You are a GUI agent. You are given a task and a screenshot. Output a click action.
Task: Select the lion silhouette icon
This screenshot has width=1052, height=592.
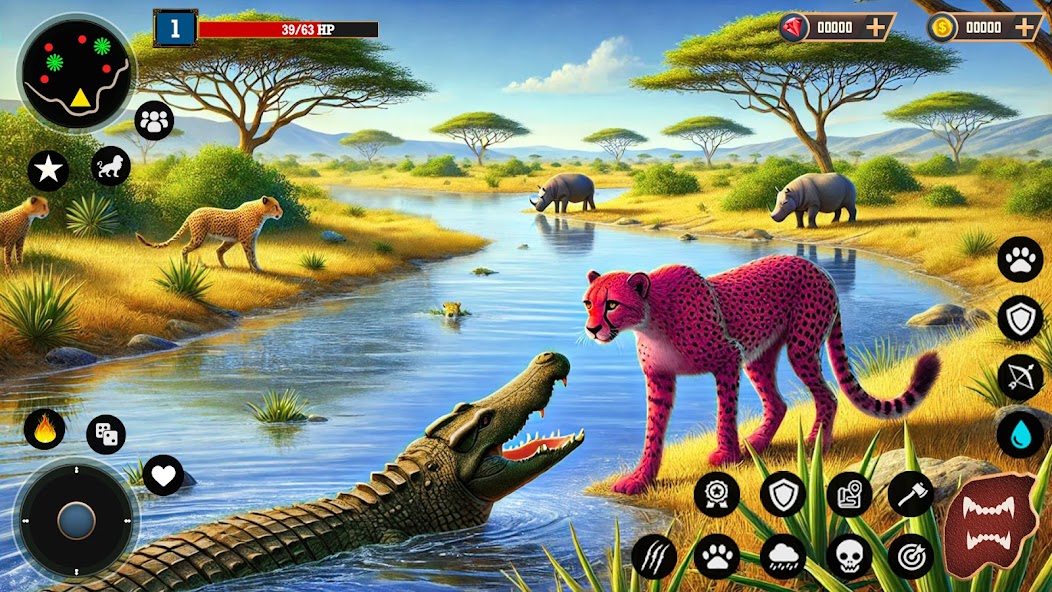click(x=110, y=166)
